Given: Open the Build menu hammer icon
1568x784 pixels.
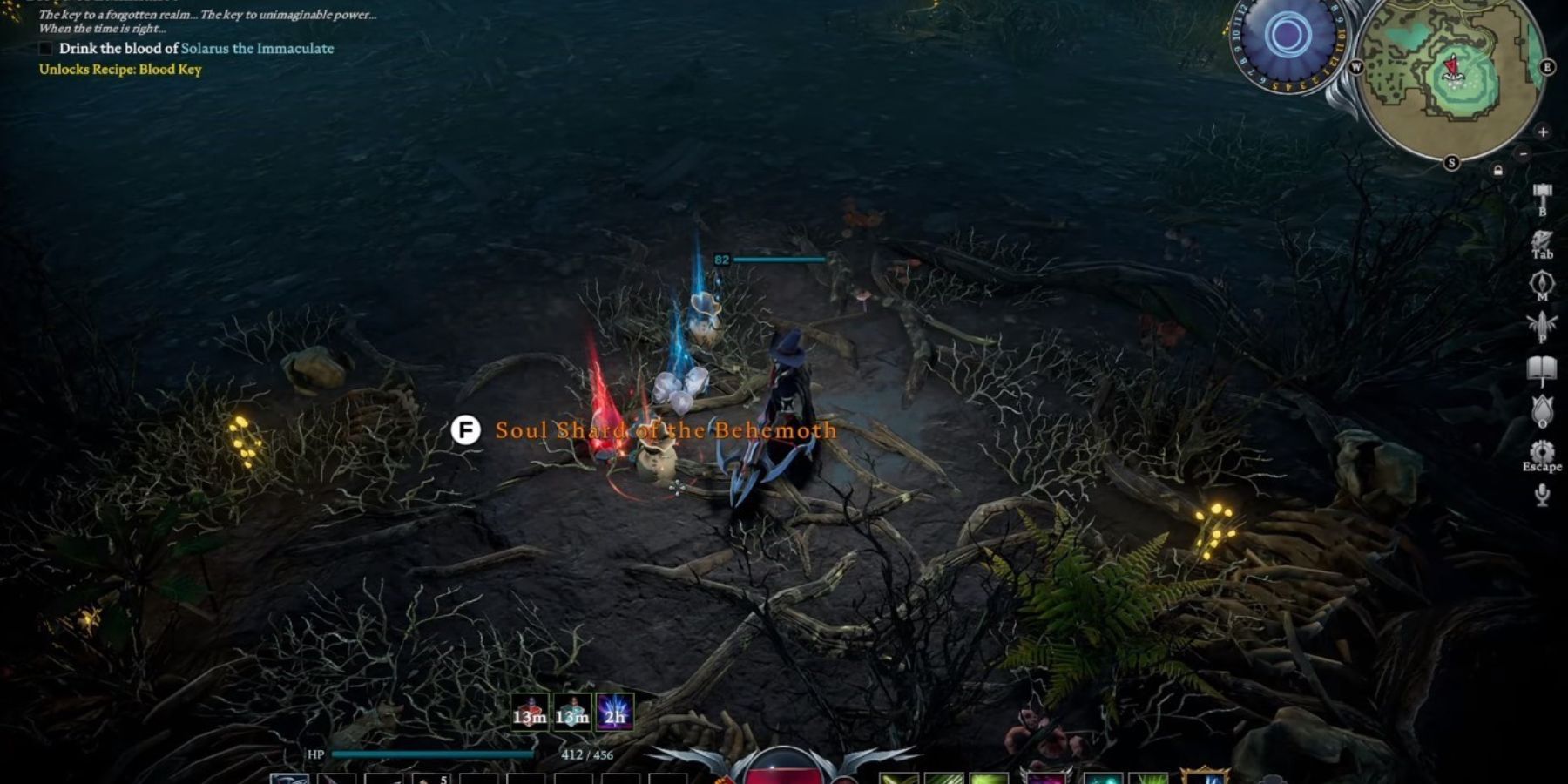Looking at the screenshot, I should (x=1542, y=190).
